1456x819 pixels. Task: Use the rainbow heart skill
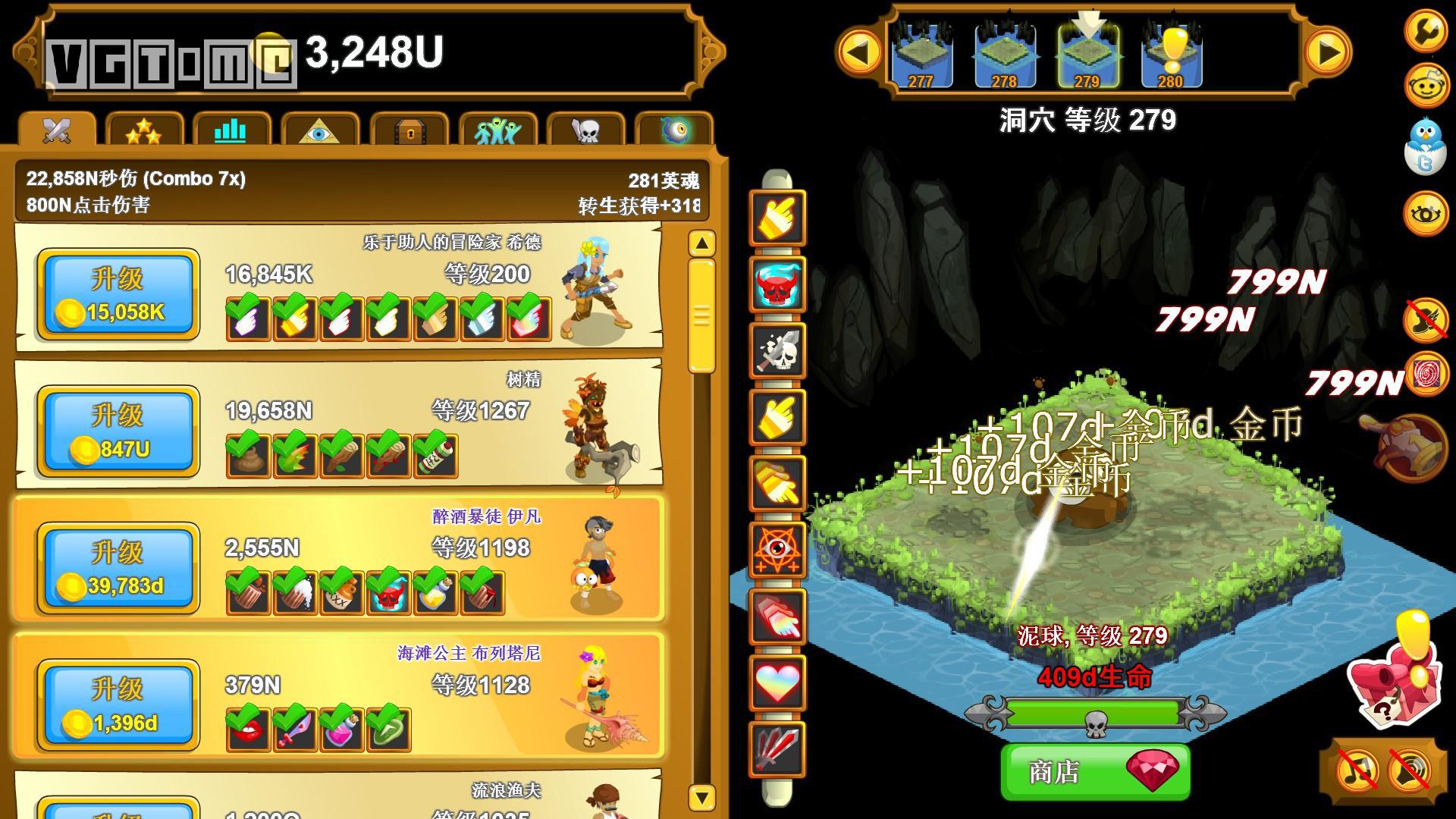(777, 682)
